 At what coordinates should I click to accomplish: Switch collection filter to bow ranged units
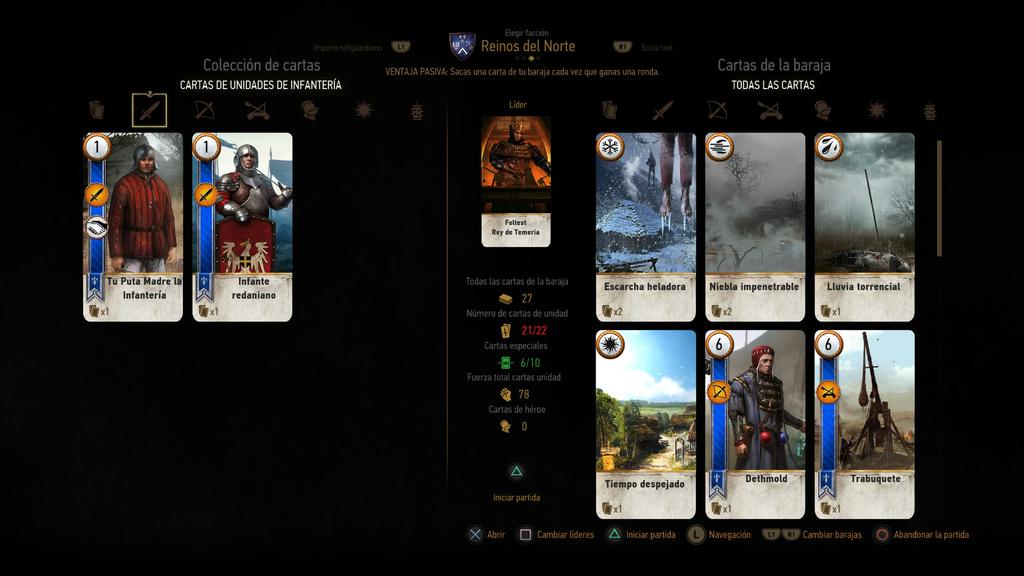point(204,110)
